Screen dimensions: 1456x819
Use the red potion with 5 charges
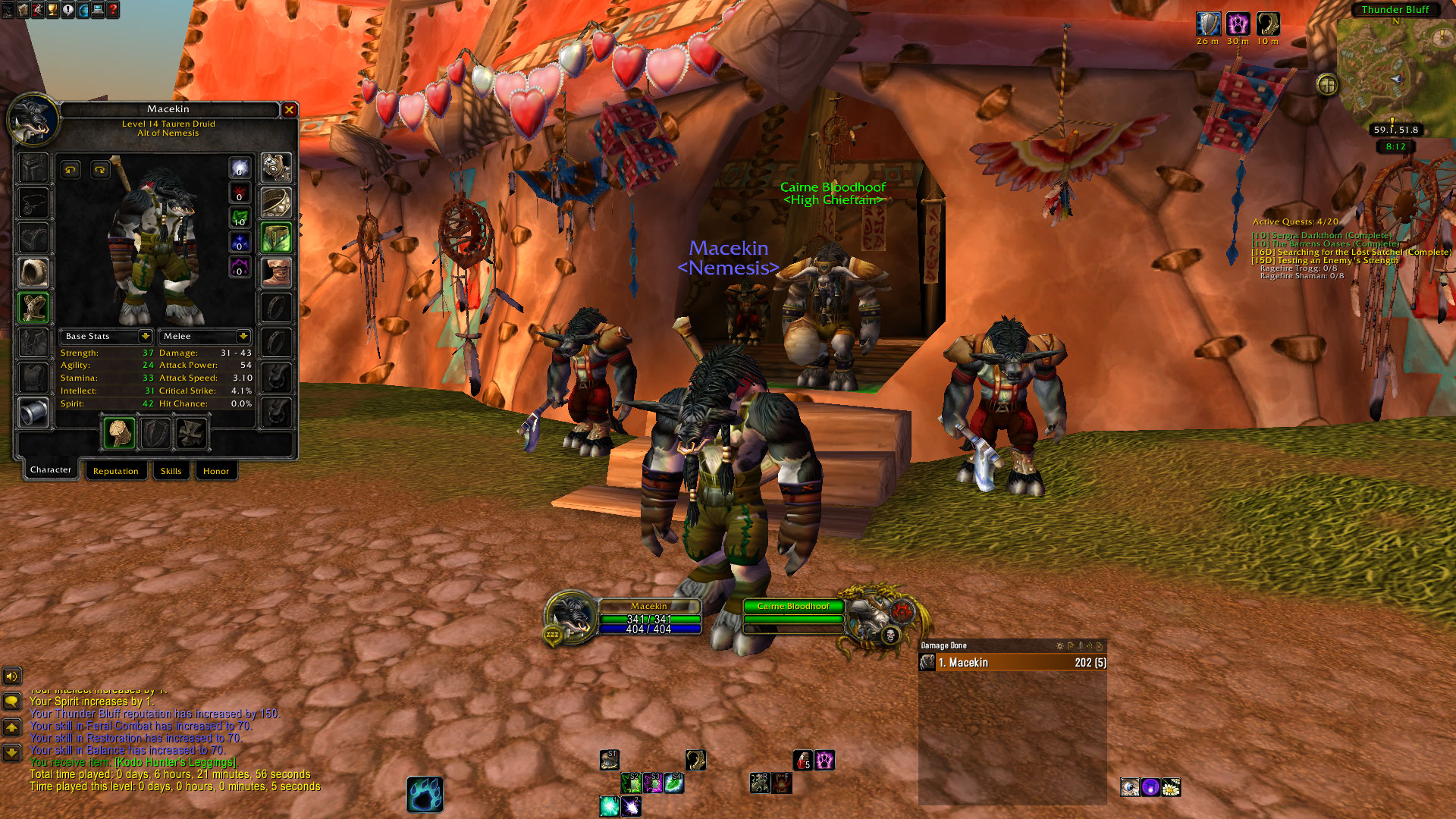click(x=802, y=760)
